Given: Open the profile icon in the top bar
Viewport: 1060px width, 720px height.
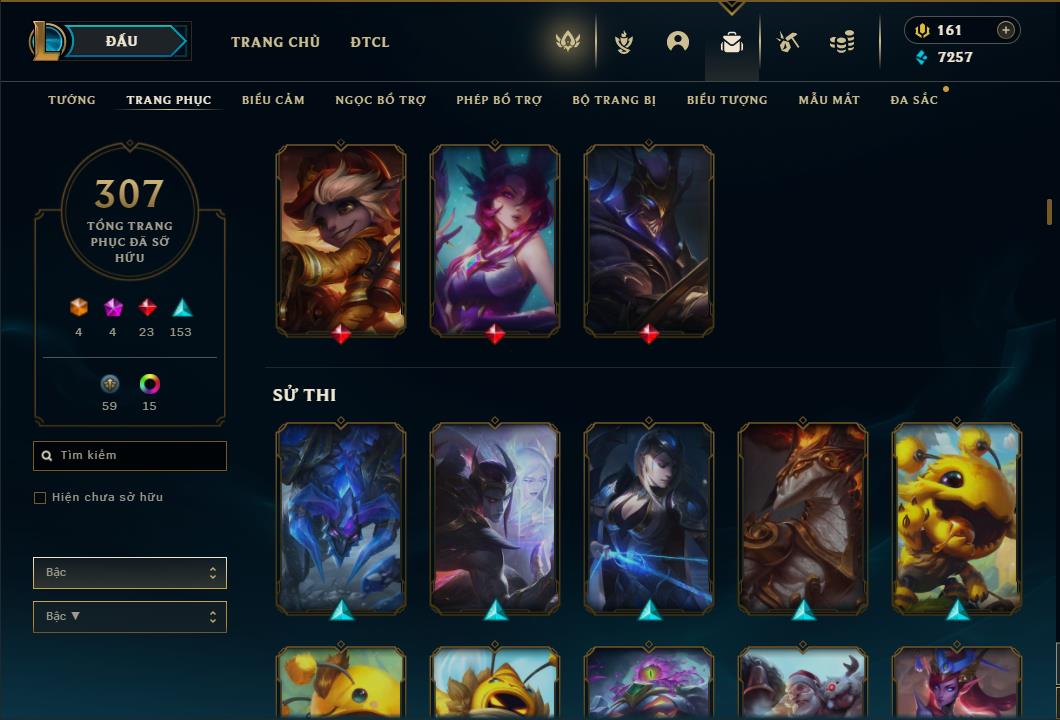Looking at the screenshot, I should [x=678, y=42].
